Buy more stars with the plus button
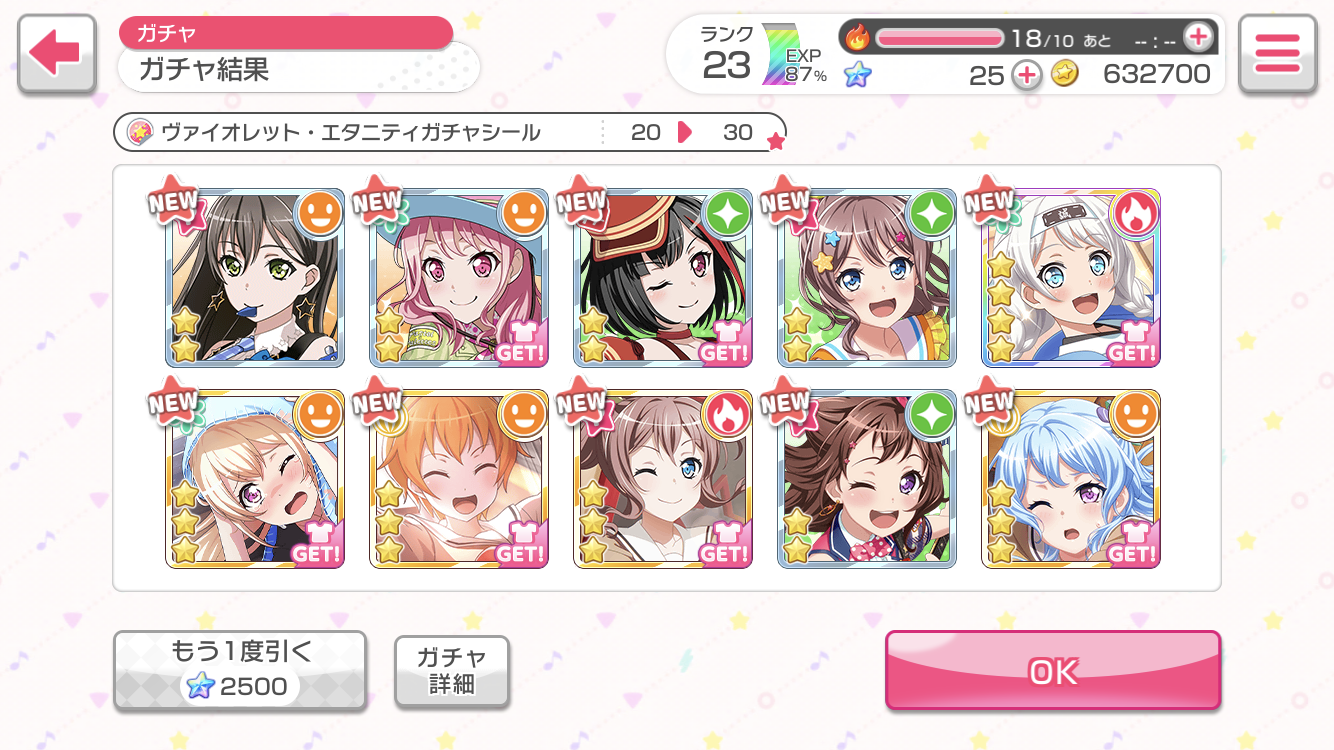Image resolution: width=1334 pixels, height=750 pixels. click(1026, 75)
